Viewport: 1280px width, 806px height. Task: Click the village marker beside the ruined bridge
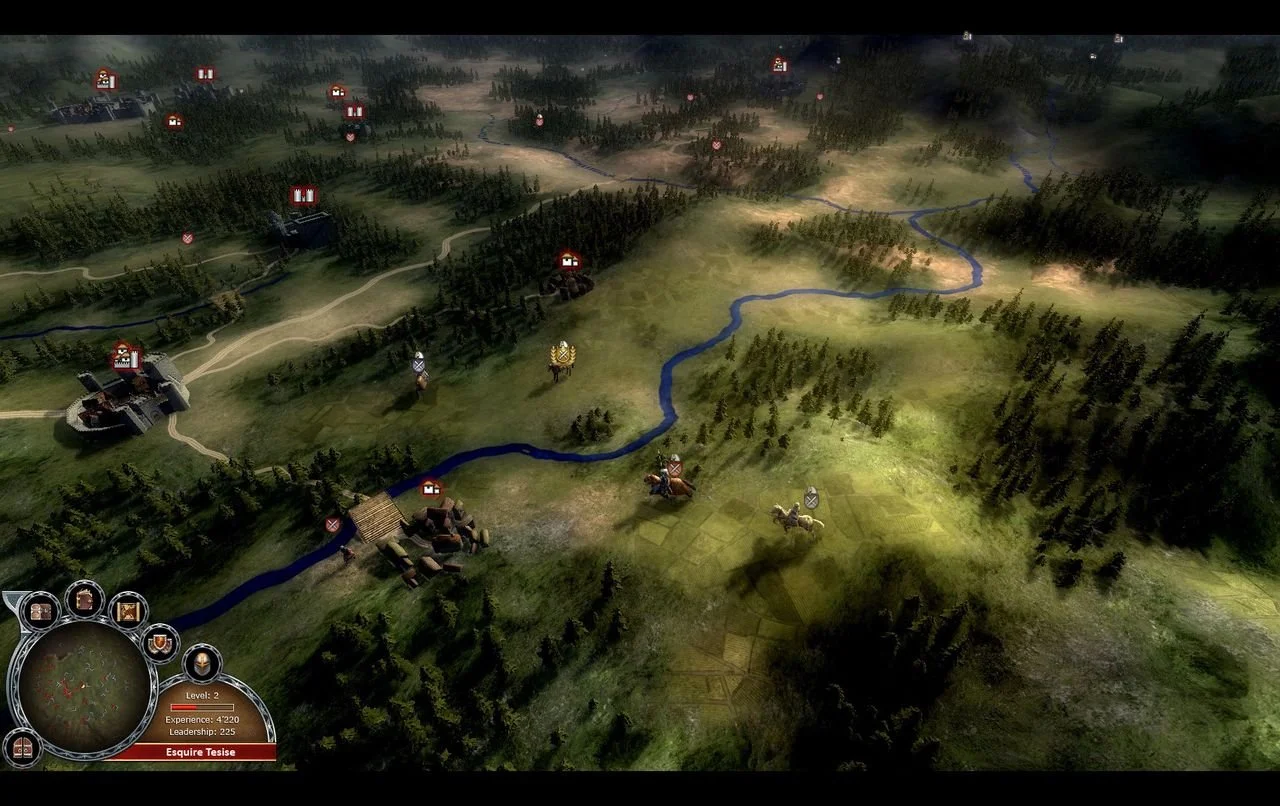(x=430, y=489)
